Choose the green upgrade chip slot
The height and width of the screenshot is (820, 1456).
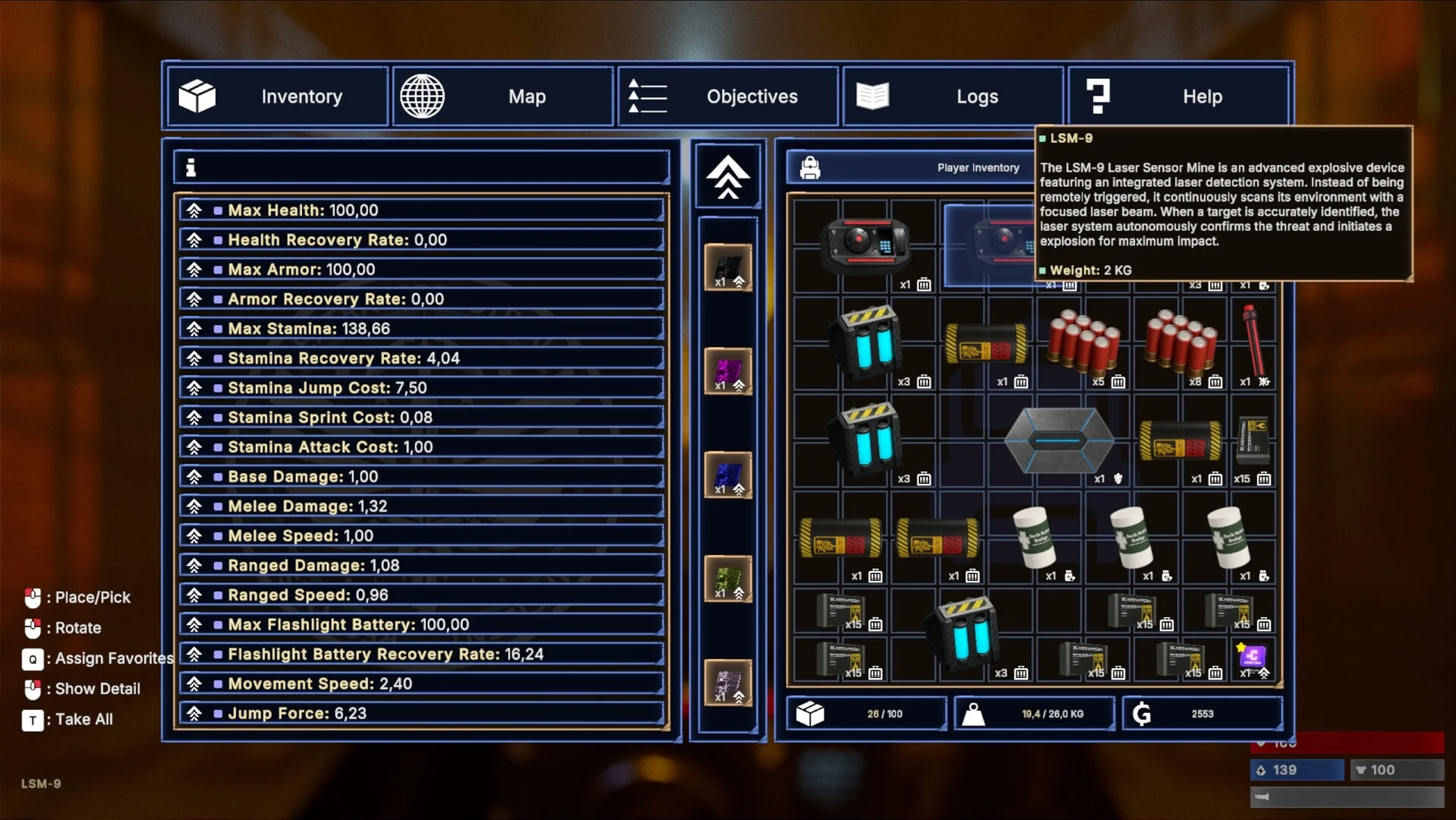(x=728, y=579)
